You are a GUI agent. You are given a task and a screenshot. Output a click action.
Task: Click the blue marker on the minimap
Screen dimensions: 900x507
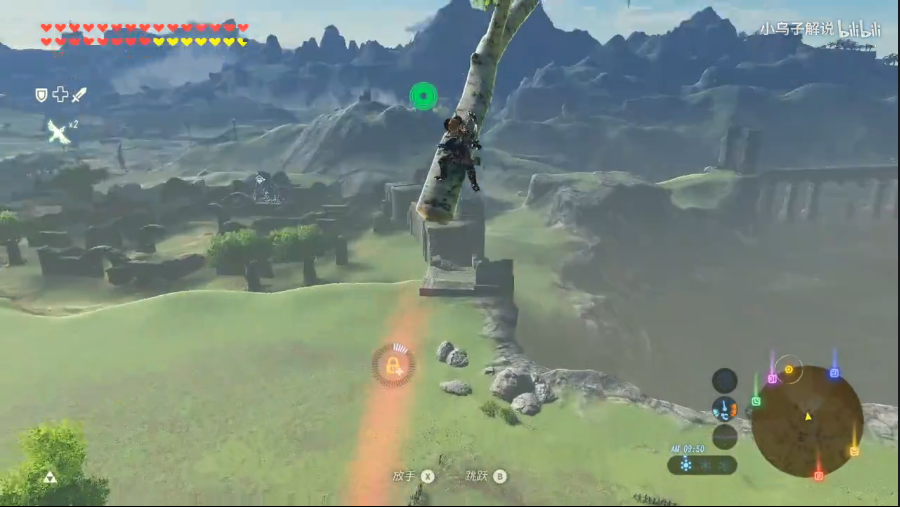pyautogui.click(x=834, y=373)
